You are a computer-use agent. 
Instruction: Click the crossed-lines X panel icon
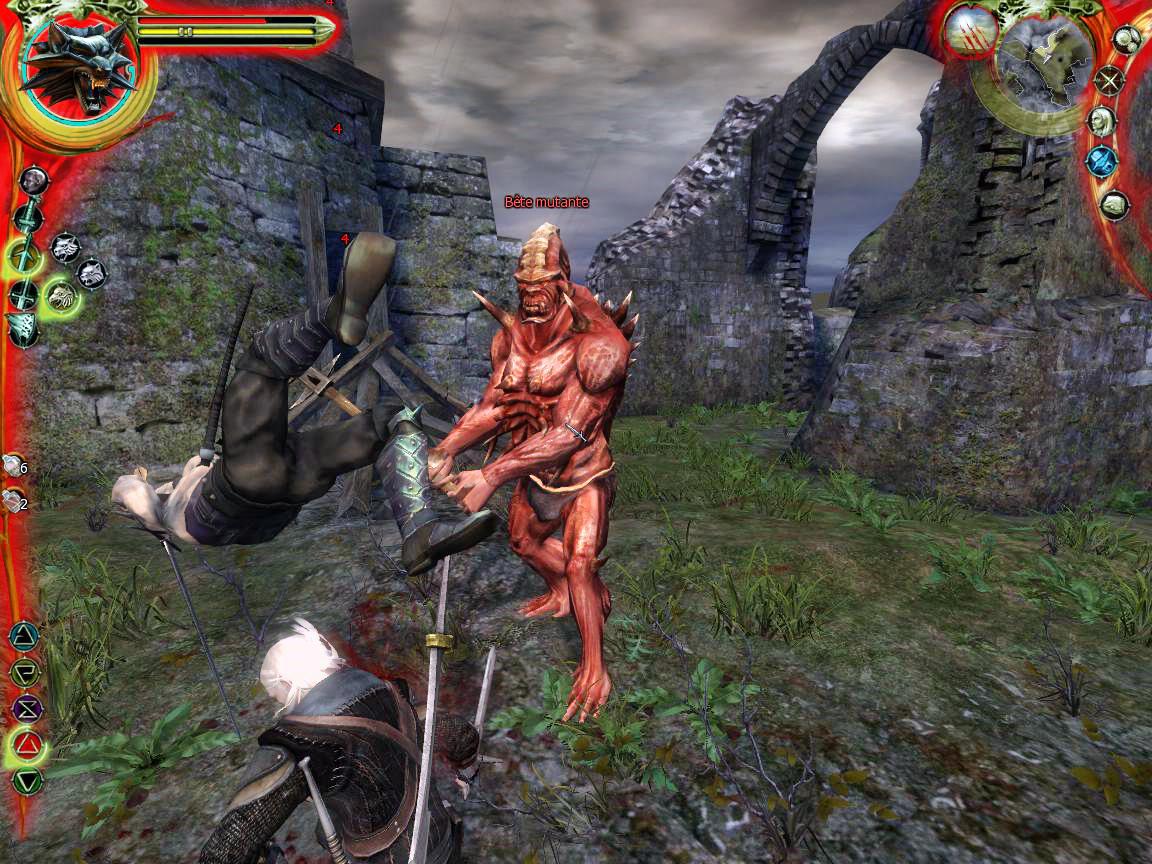[x=1109, y=80]
